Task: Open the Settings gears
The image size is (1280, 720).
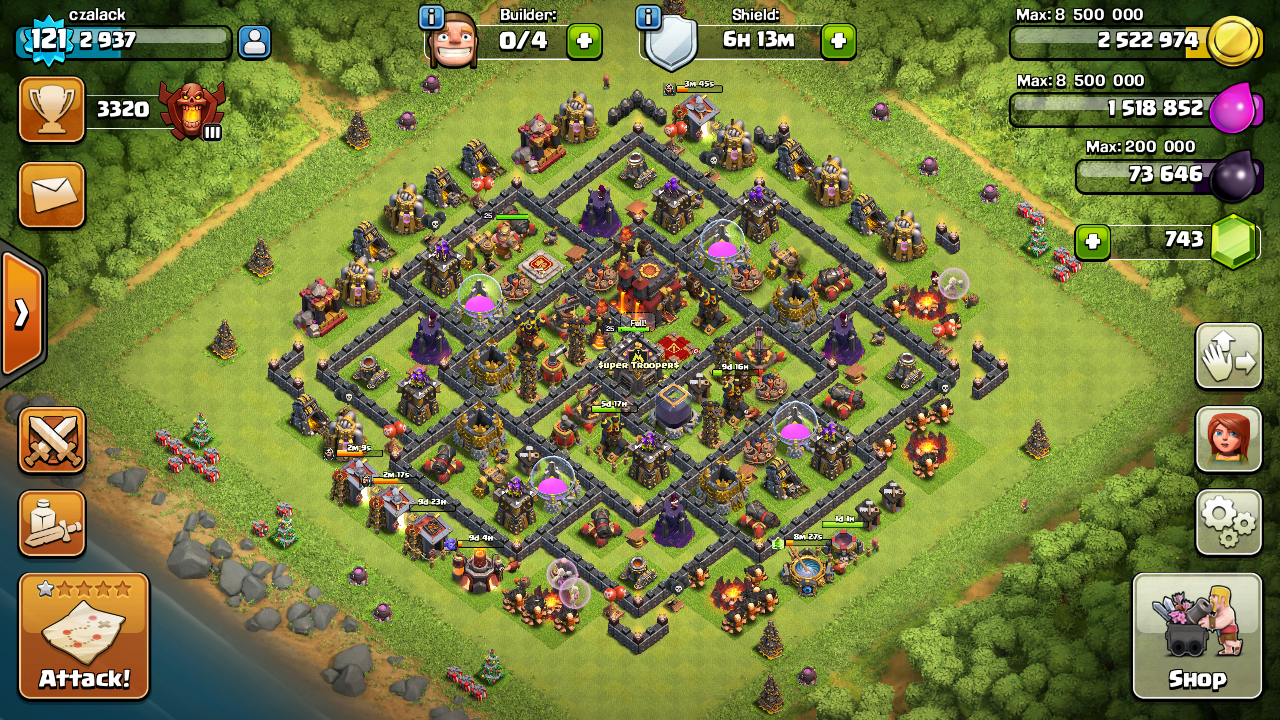Action: pyautogui.click(x=1228, y=521)
